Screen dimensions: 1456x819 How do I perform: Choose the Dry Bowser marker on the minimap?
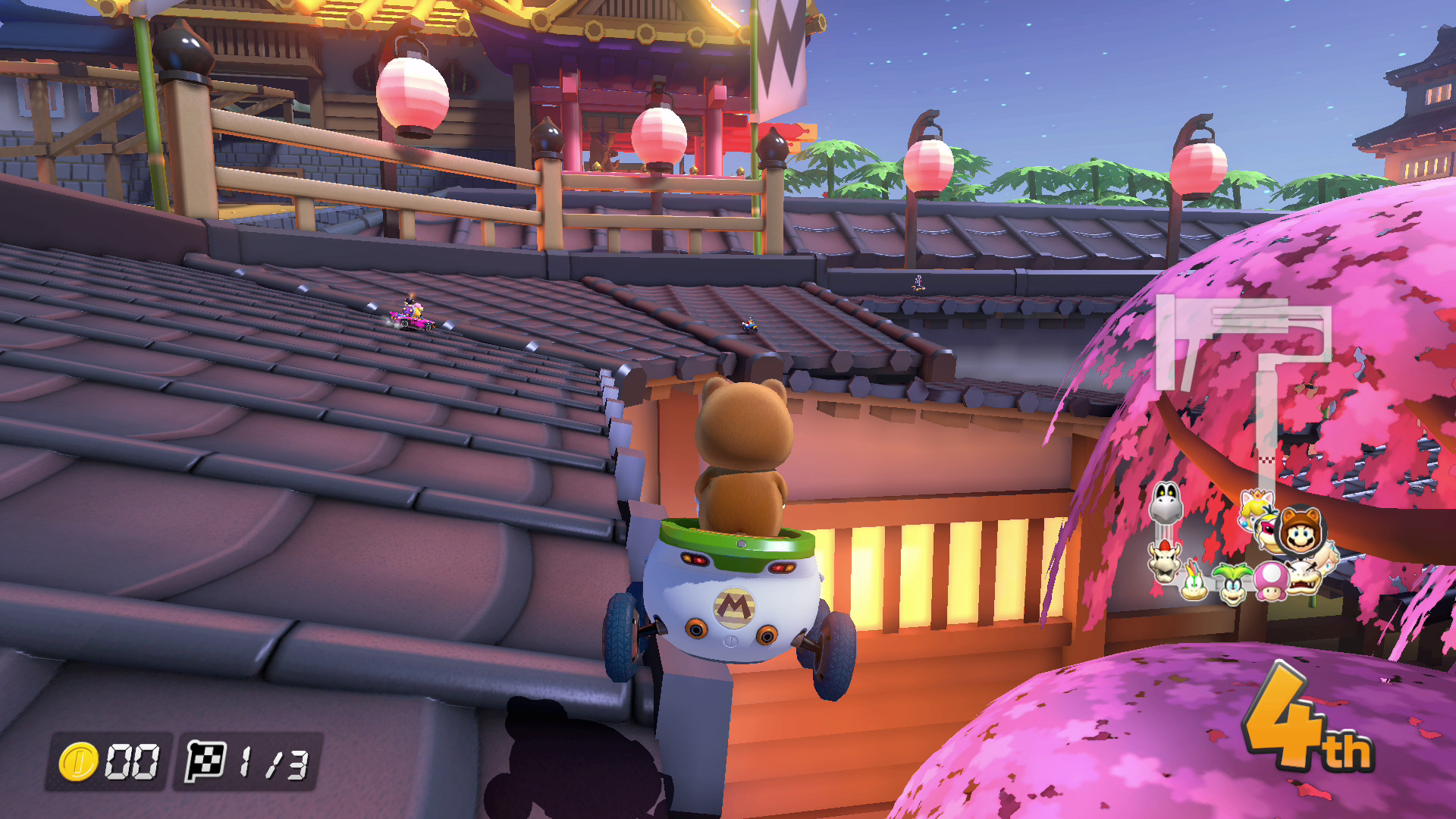coord(1163,561)
